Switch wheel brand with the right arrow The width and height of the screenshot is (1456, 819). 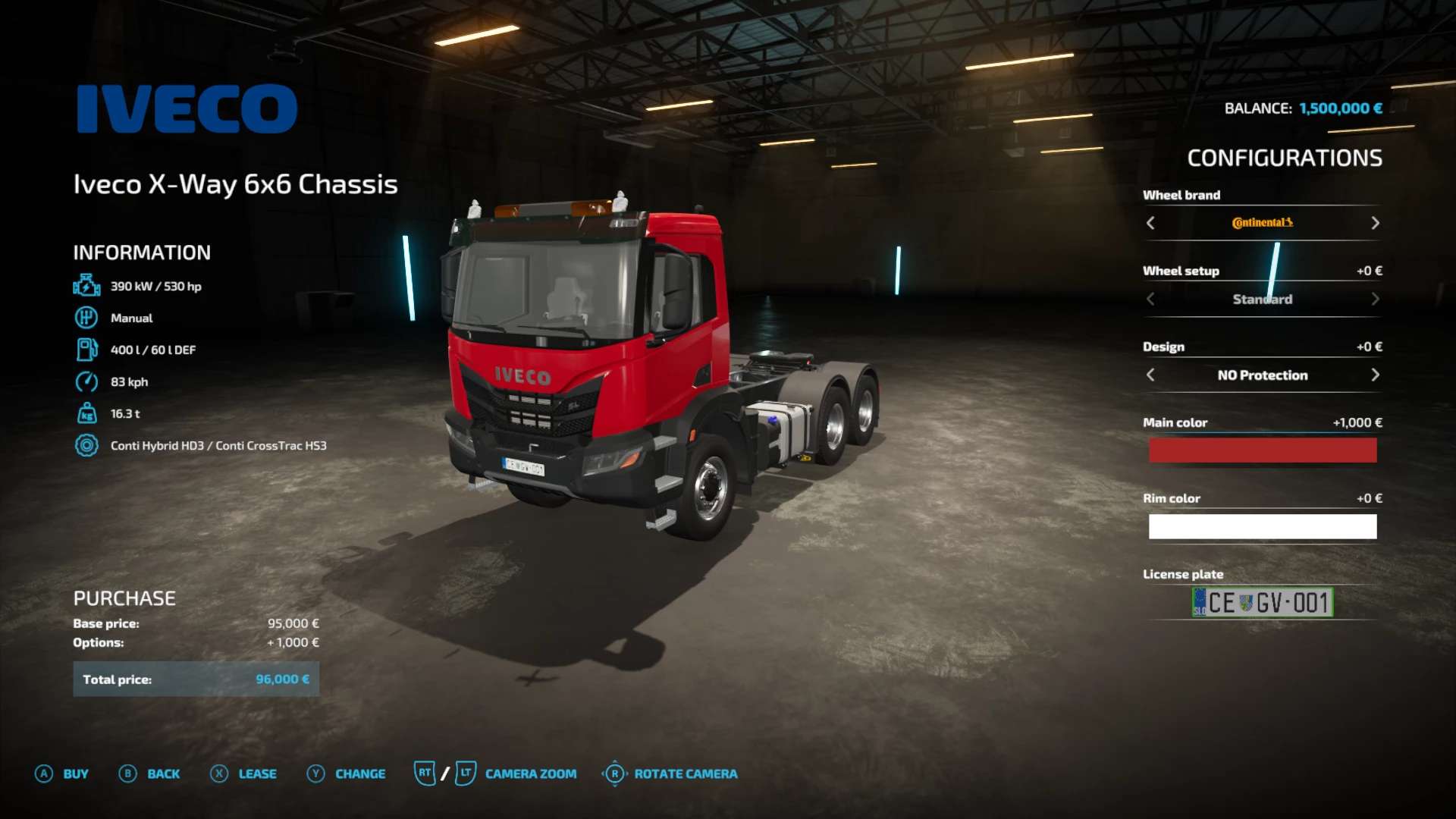click(1374, 223)
